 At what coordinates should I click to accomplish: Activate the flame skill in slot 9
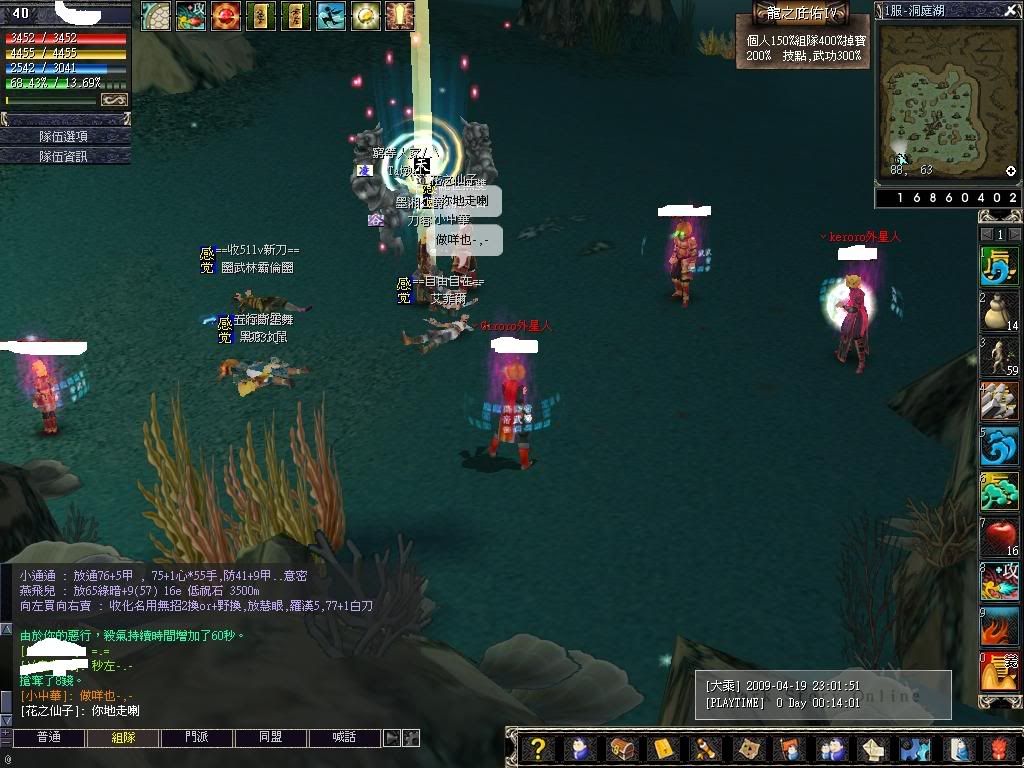998,626
